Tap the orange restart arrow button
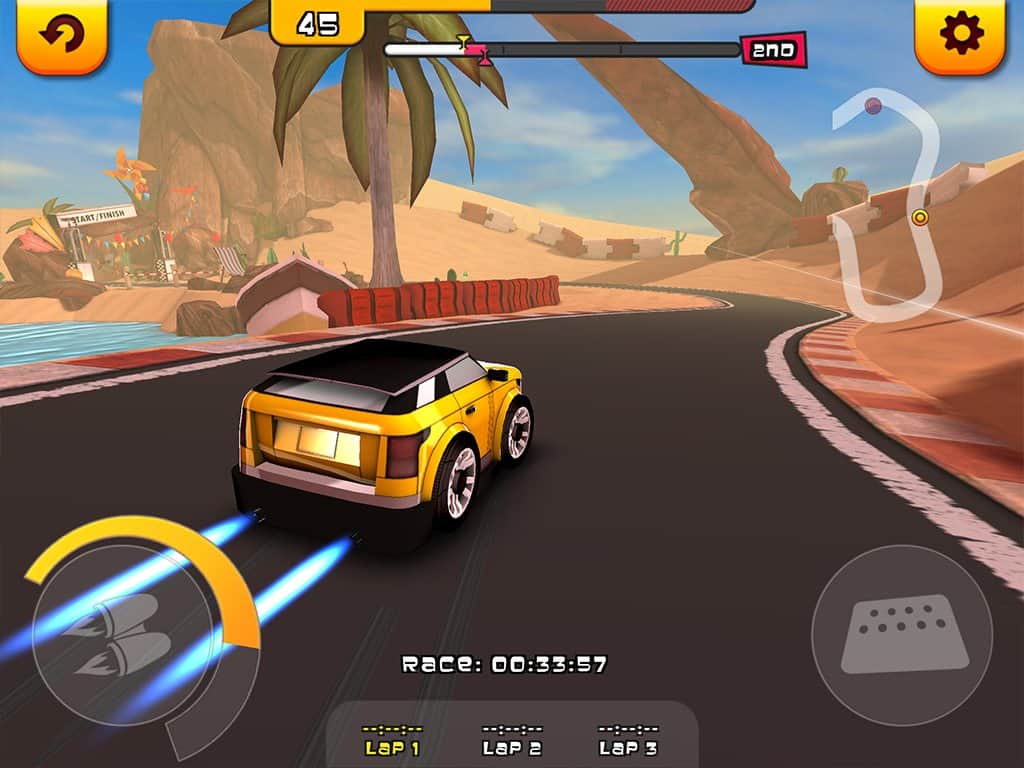Screen dimensions: 1024x768 click(x=62, y=35)
